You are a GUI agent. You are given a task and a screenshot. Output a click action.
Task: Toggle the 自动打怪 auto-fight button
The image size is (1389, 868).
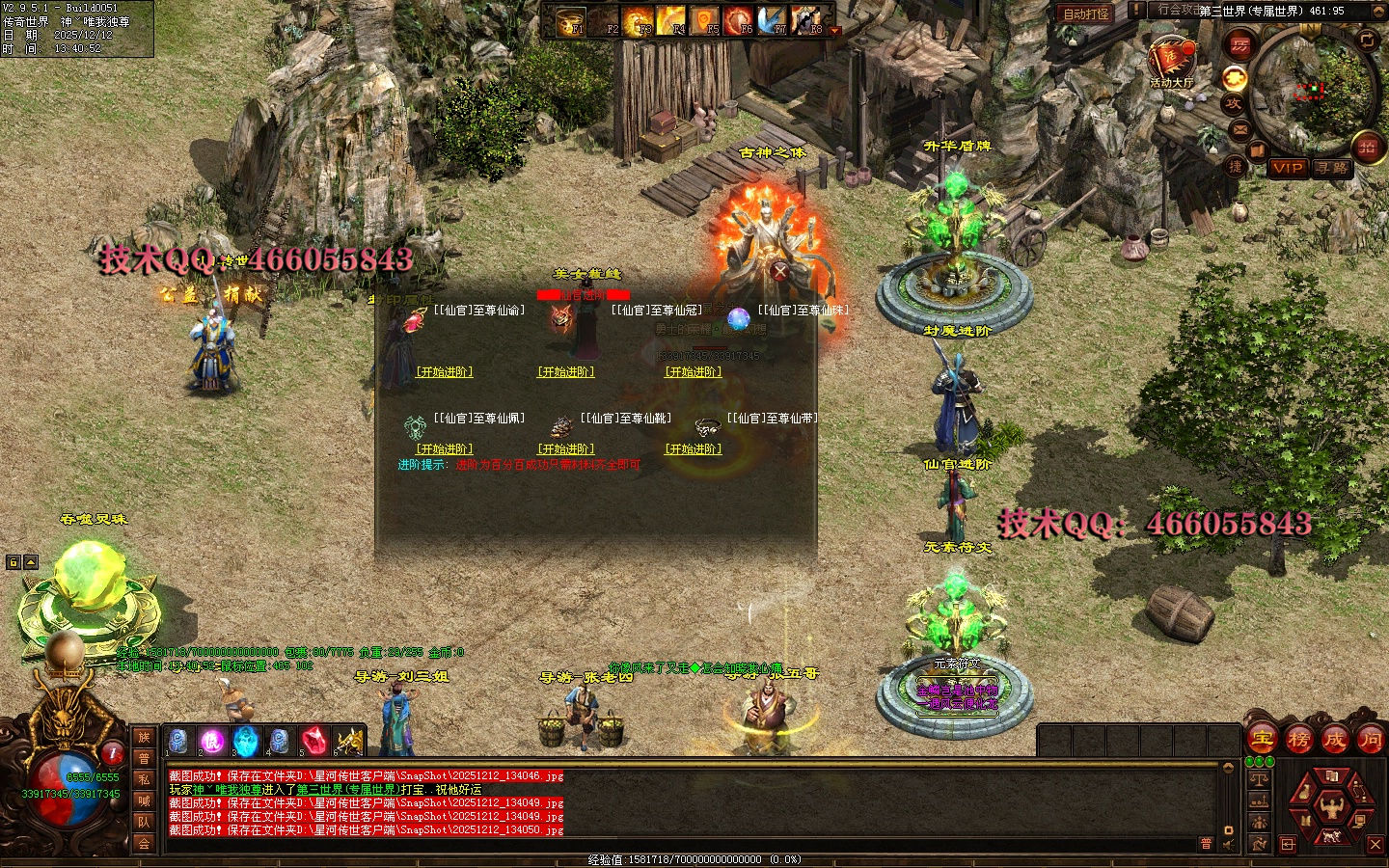pos(1085,14)
